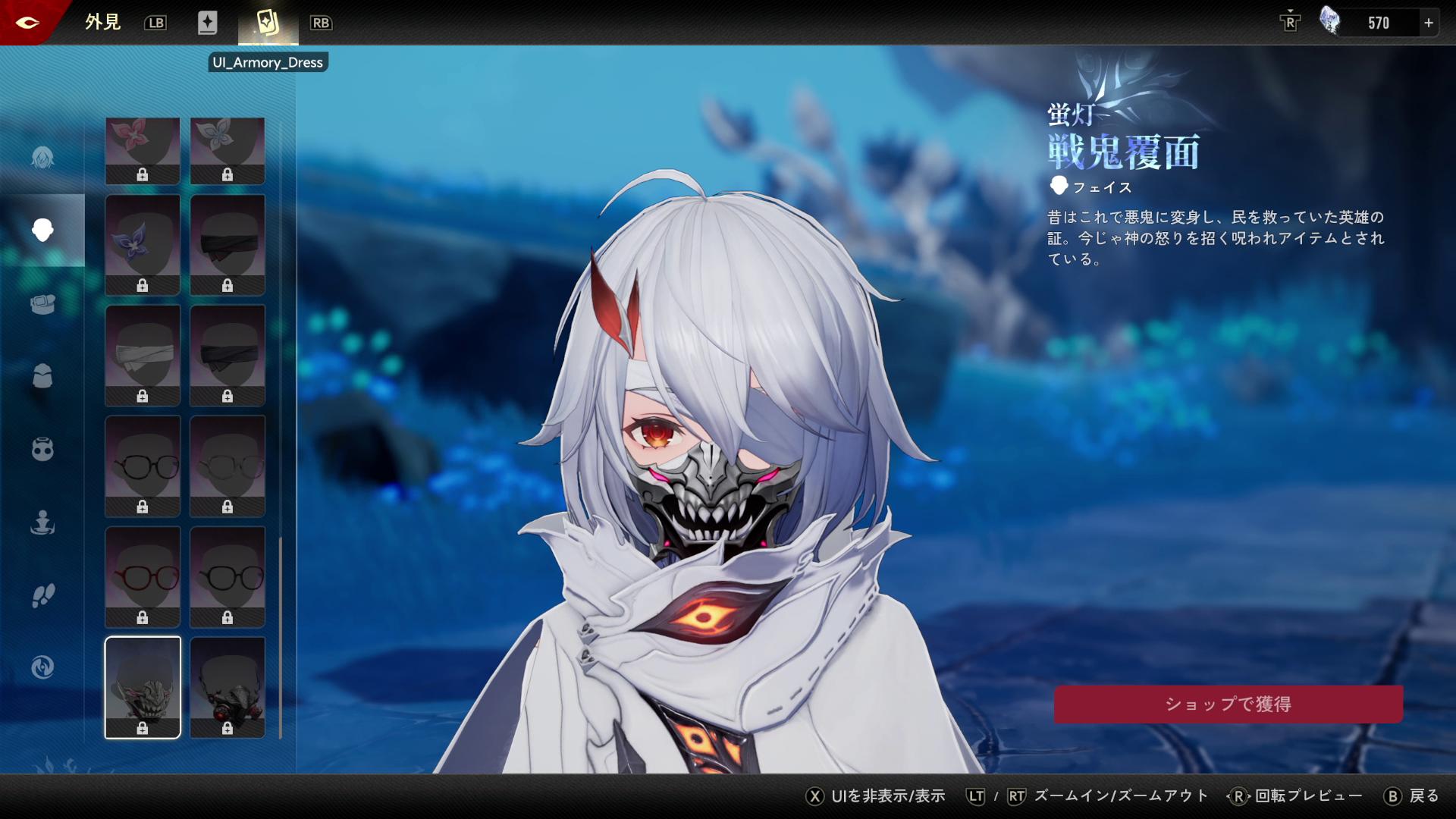Click the red eye logo in corner
This screenshot has width=1456, height=819.
pos(27,22)
